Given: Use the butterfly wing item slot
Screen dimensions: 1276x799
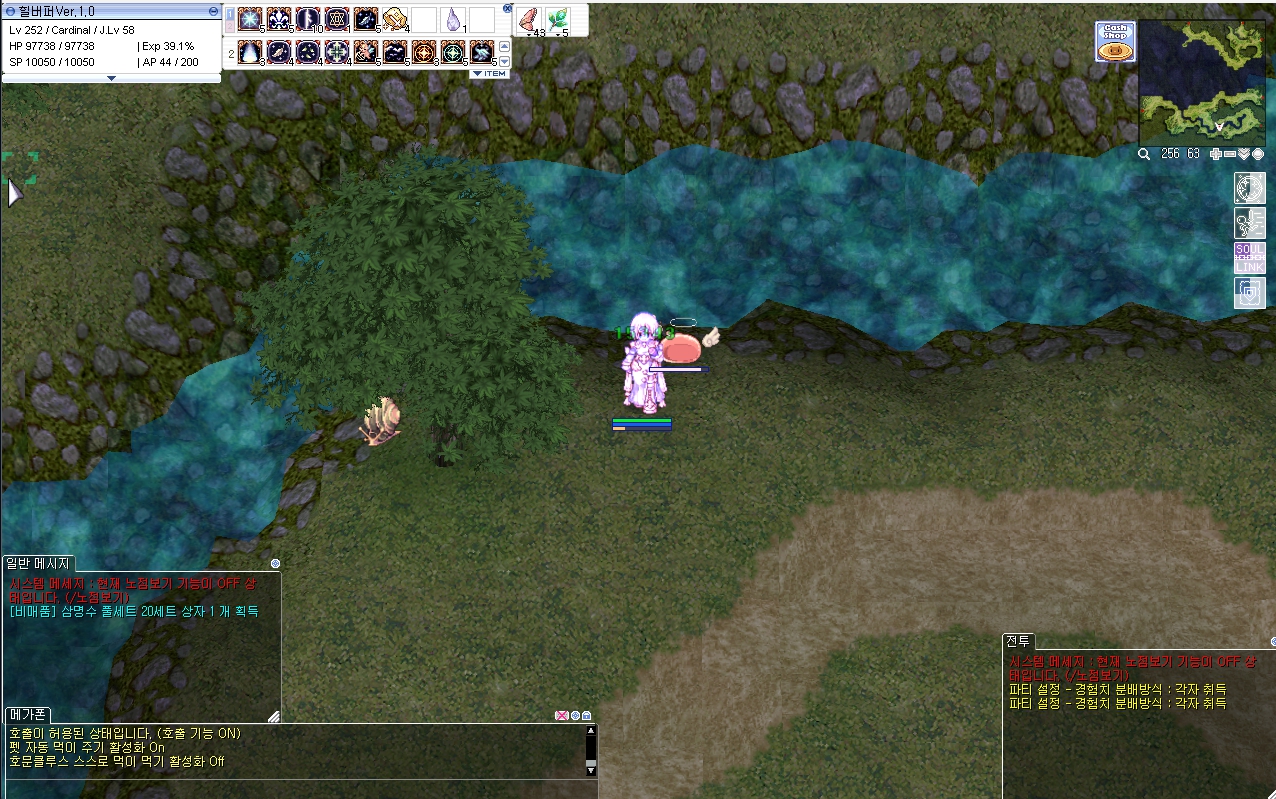Looking at the screenshot, I should tap(529, 20).
